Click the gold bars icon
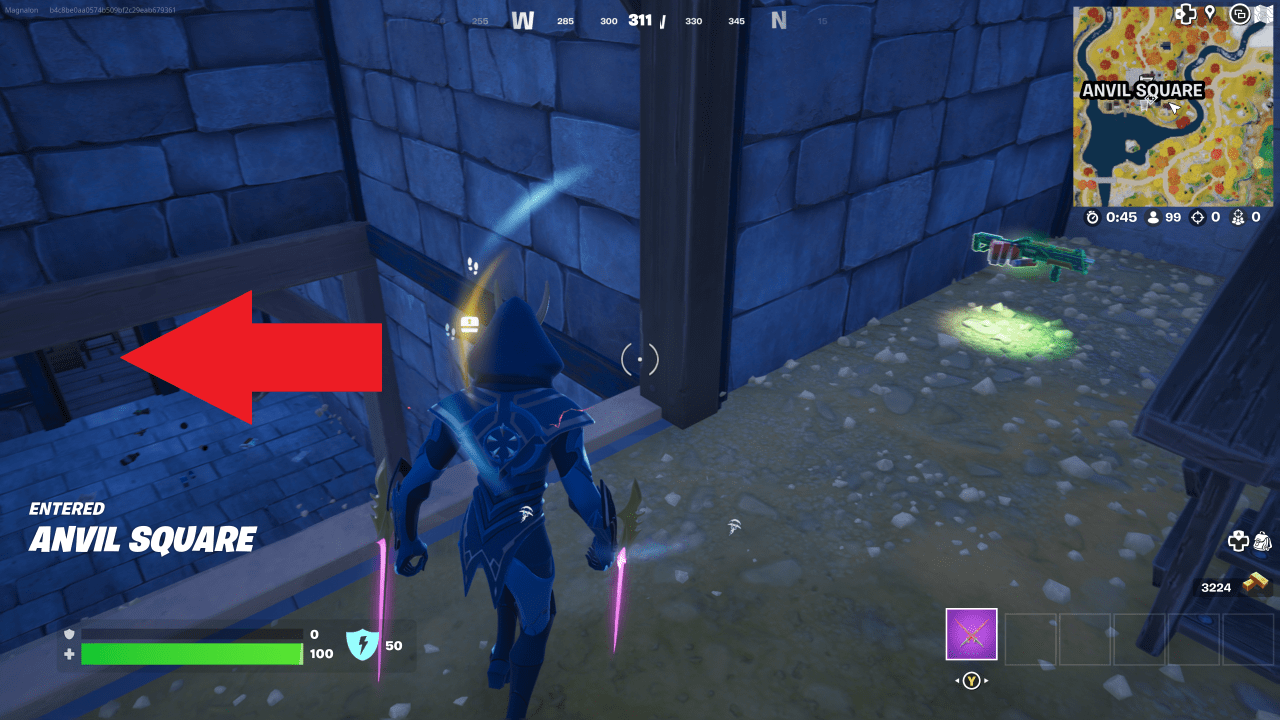Viewport: 1280px width, 720px height. click(x=1255, y=582)
